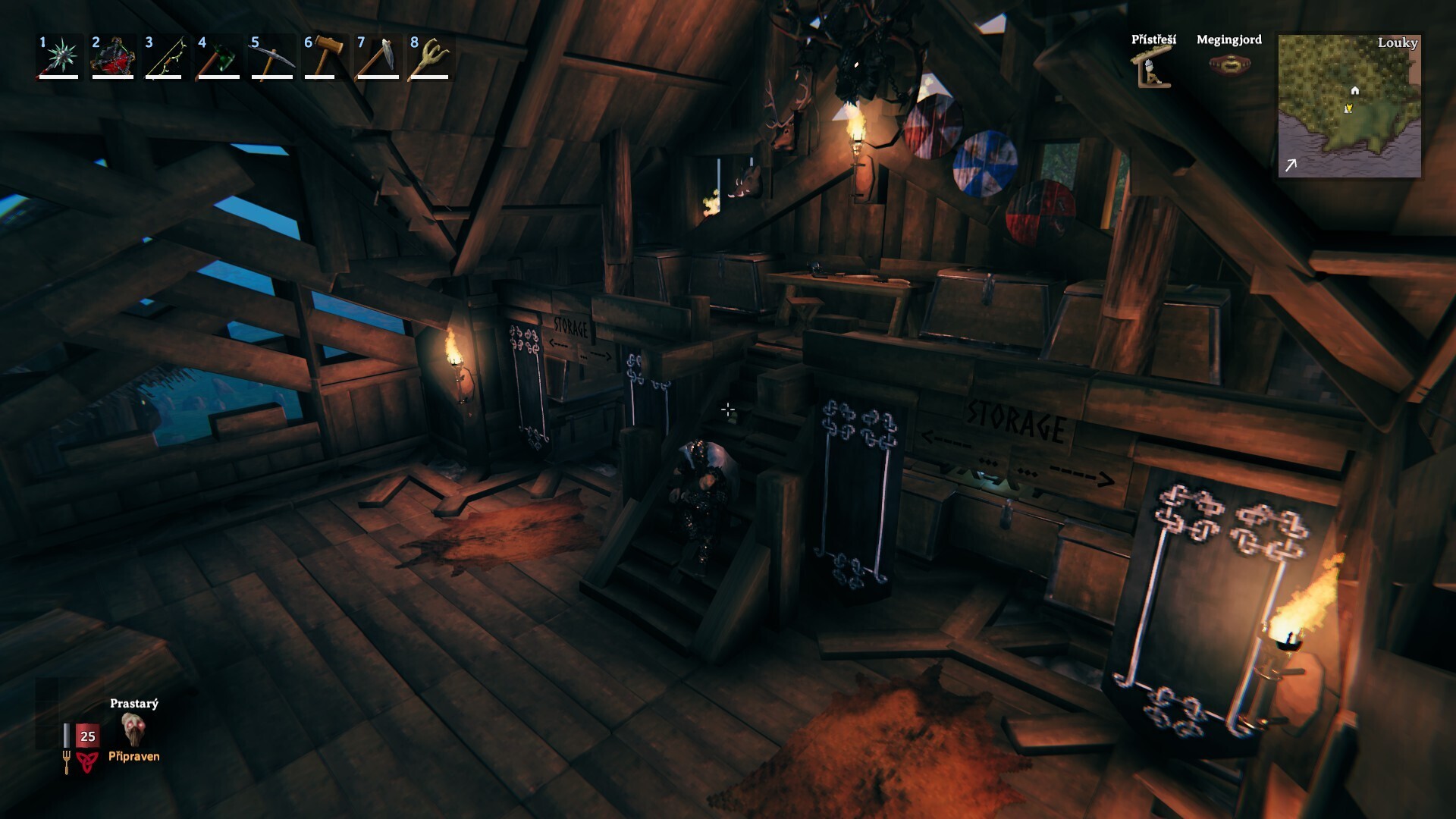This screenshot has height=819, width=1456.
Task: Click the Prastarý name text label
Action: click(x=133, y=704)
